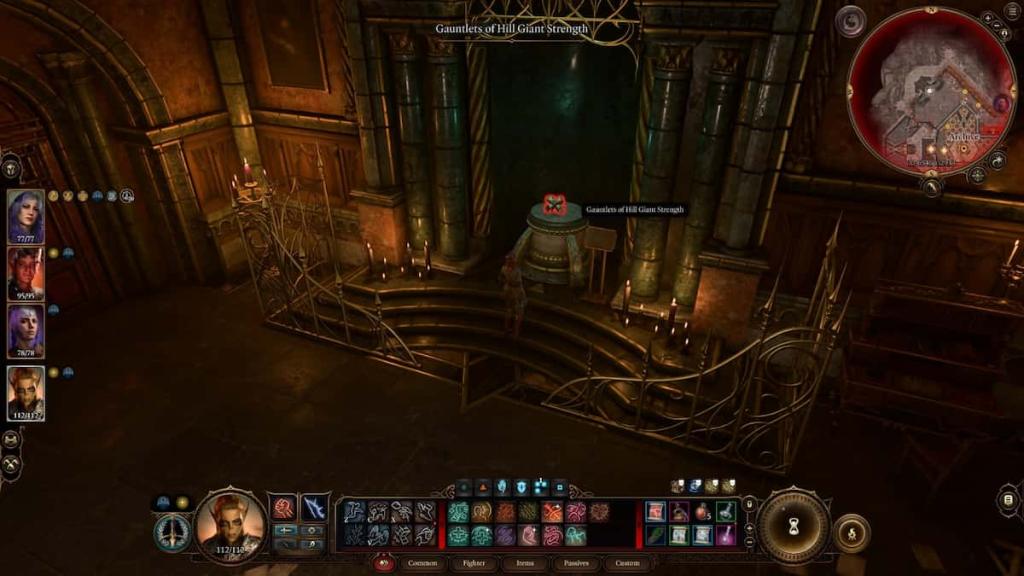Switch to the Common hotbar tab
The image size is (1024, 576).
point(422,563)
